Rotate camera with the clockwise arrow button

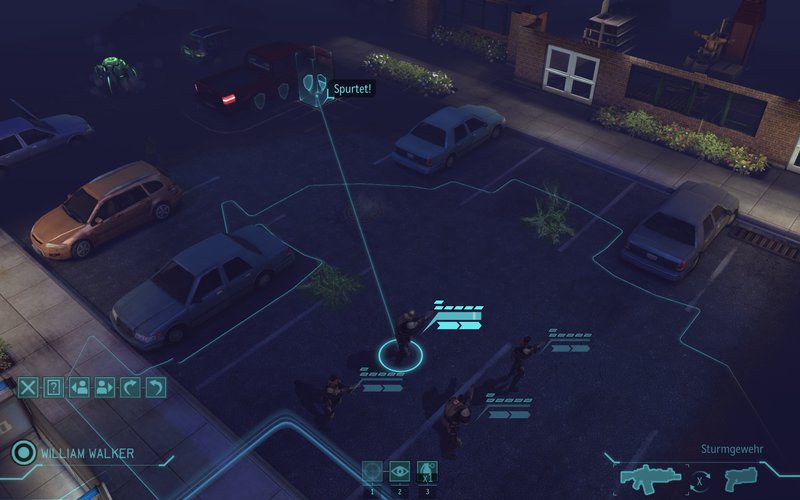click(x=129, y=387)
